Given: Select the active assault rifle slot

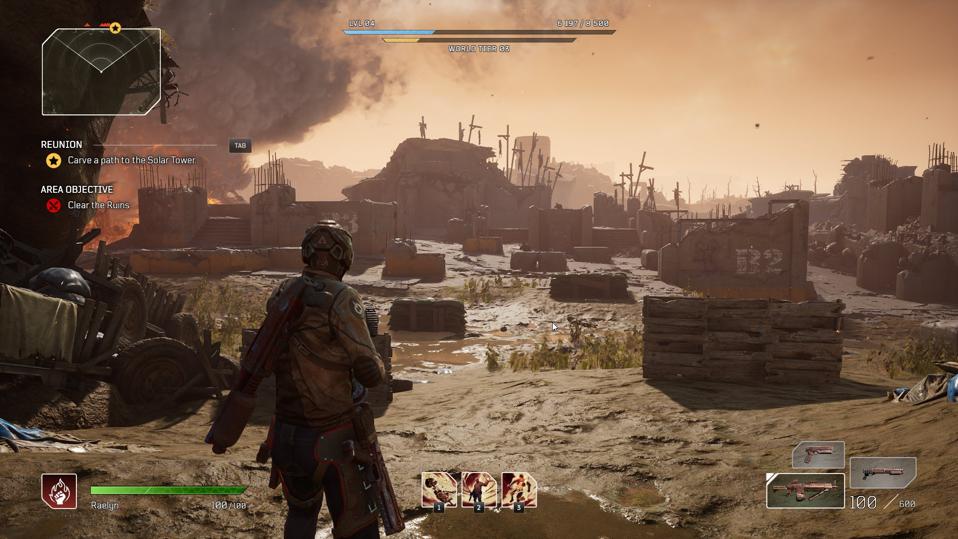Looking at the screenshot, I should point(806,491).
